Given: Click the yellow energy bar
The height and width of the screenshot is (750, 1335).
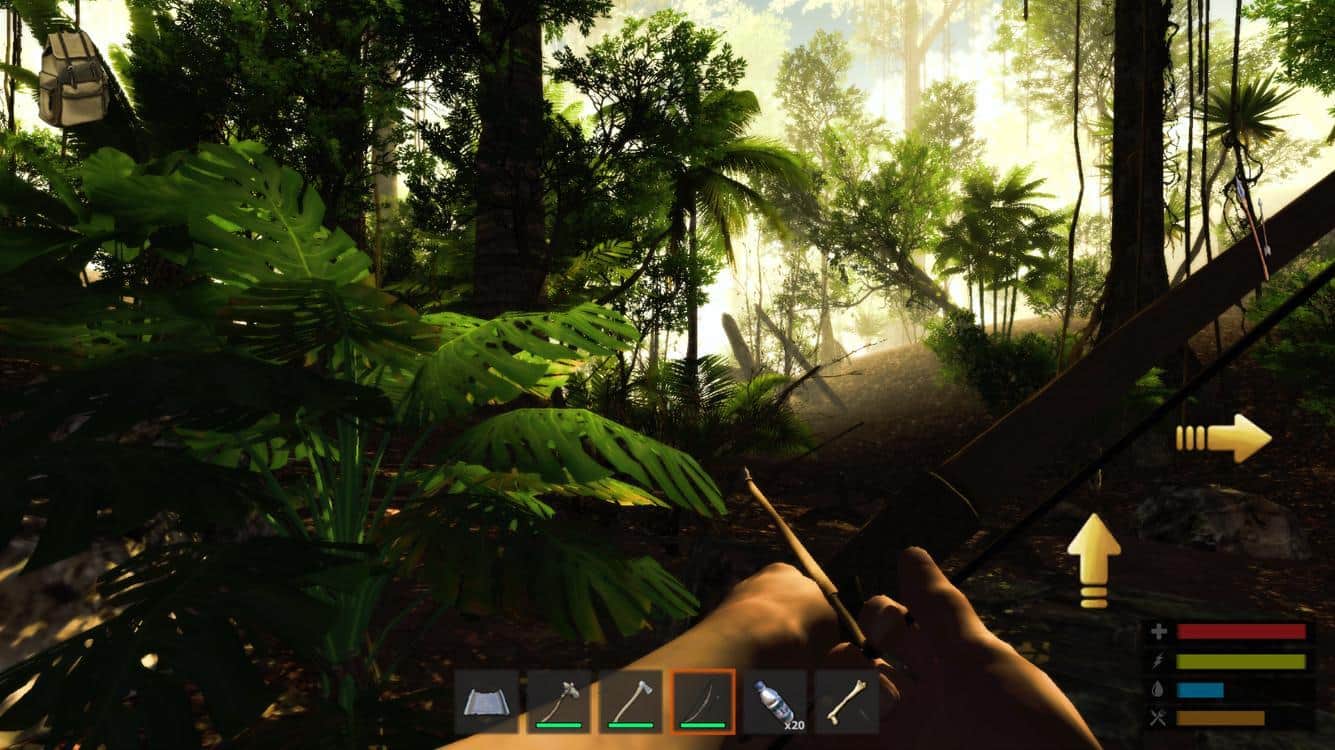Looking at the screenshot, I should tap(1240, 661).
